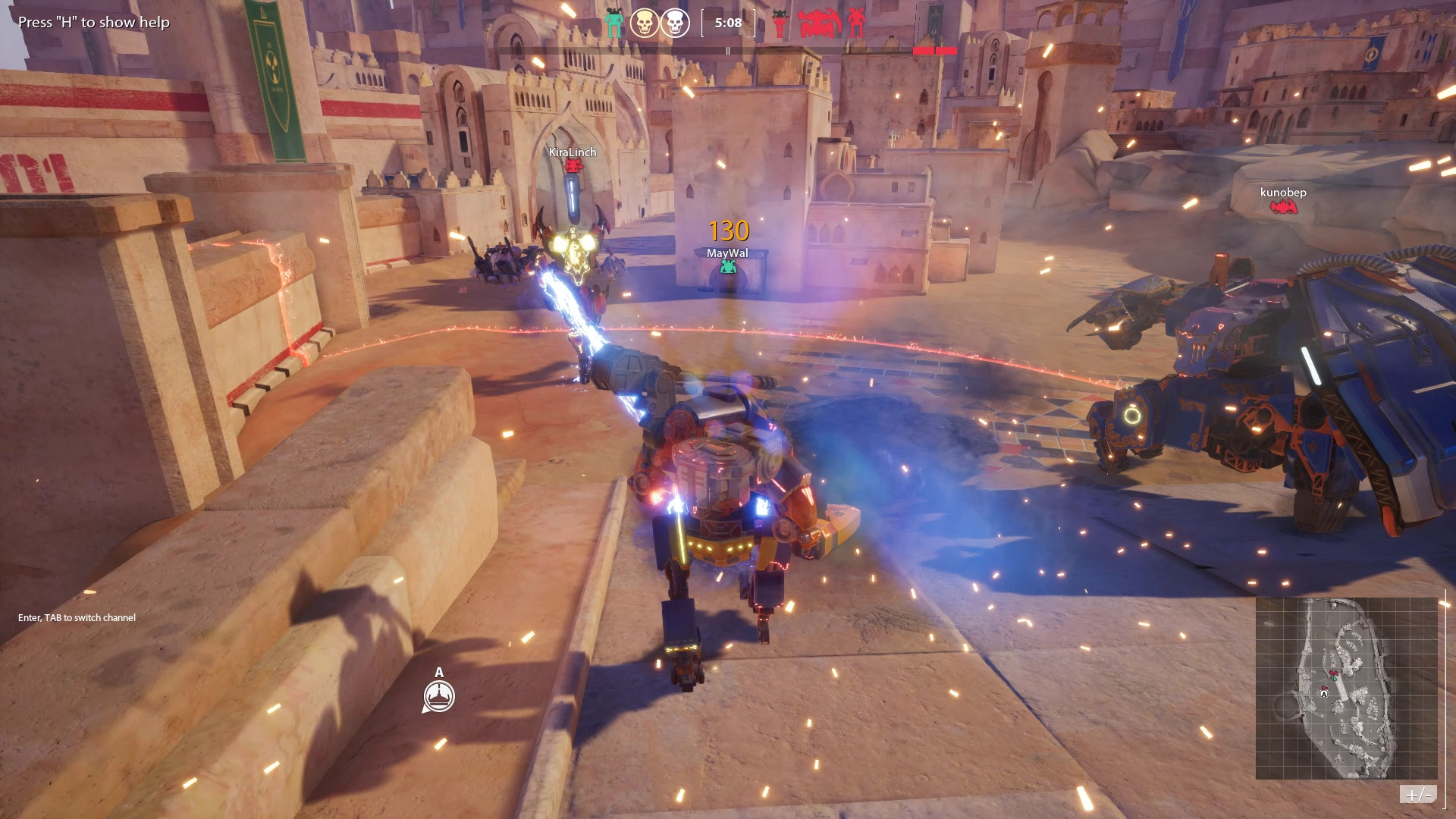The width and height of the screenshot is (1456, 819).
Task: Select the point A marker on the minimap
Action: tap(1324, 692)
